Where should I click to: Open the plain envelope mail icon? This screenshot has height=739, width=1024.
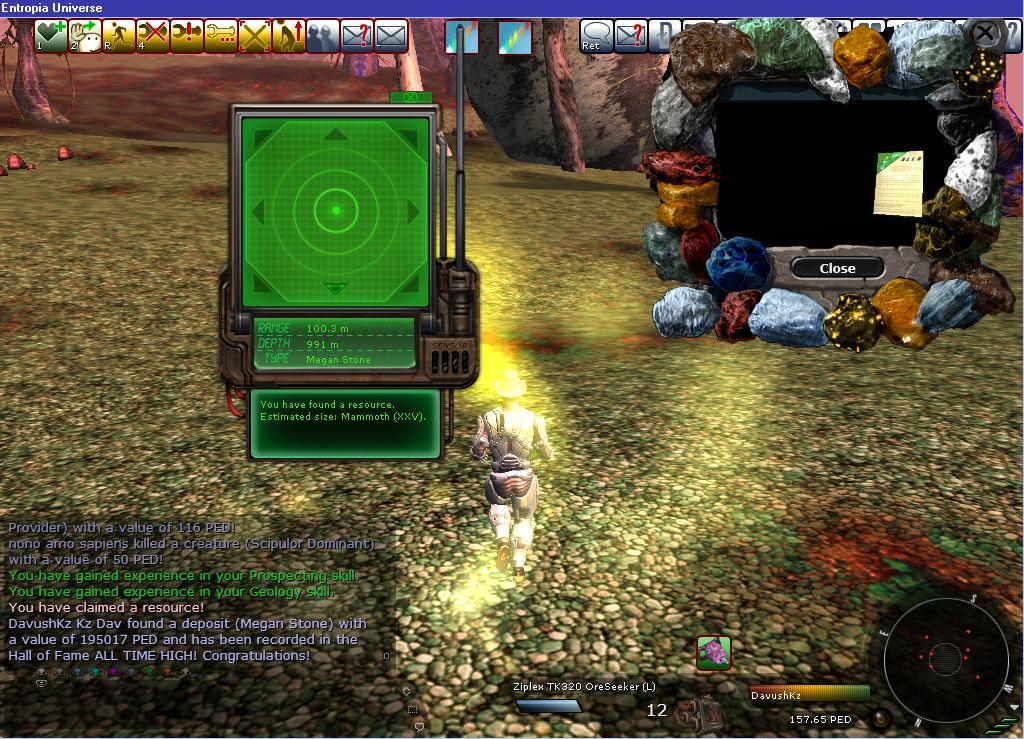[391, 37]
